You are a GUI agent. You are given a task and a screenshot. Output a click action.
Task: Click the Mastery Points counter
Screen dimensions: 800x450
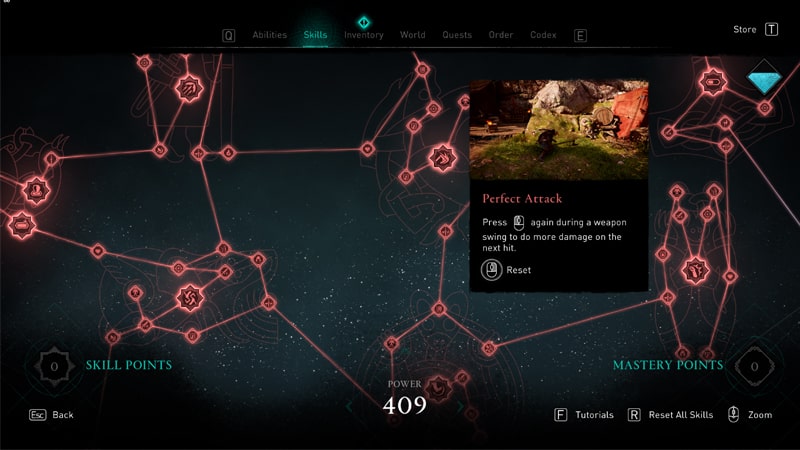[x=755, y=366]
